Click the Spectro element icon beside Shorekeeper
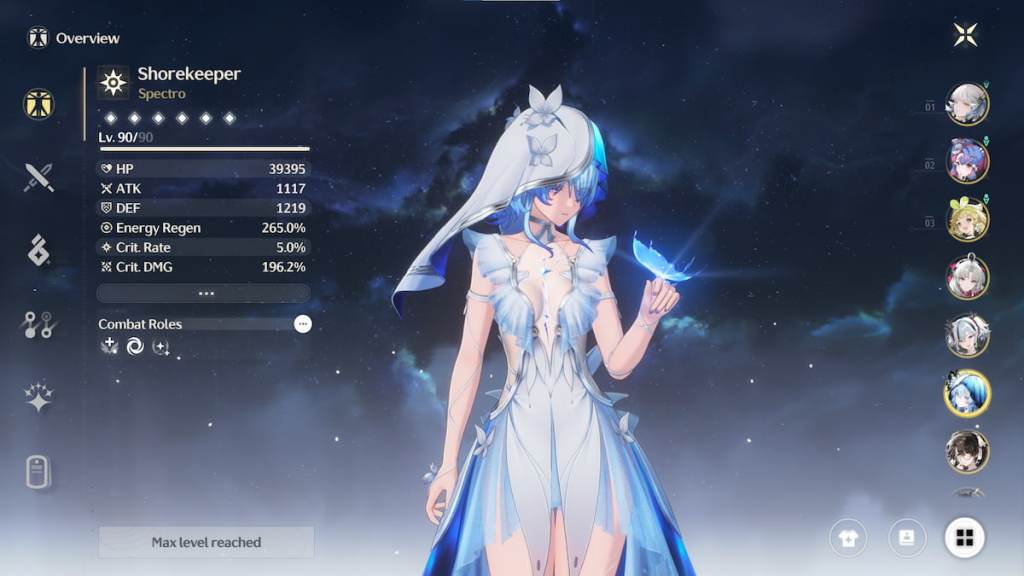1024x576 pixels. pos(114,82)
